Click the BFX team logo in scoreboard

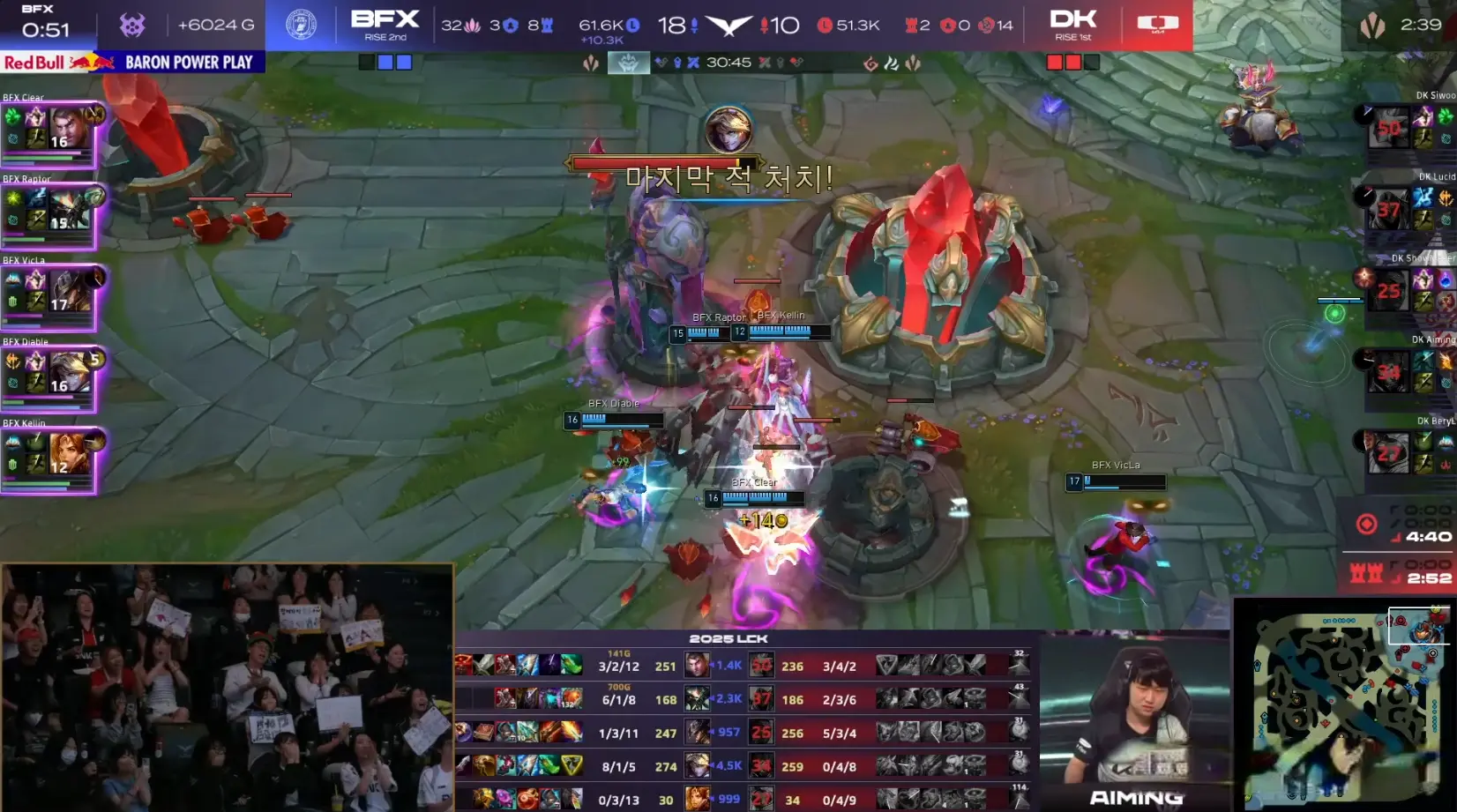301,25
